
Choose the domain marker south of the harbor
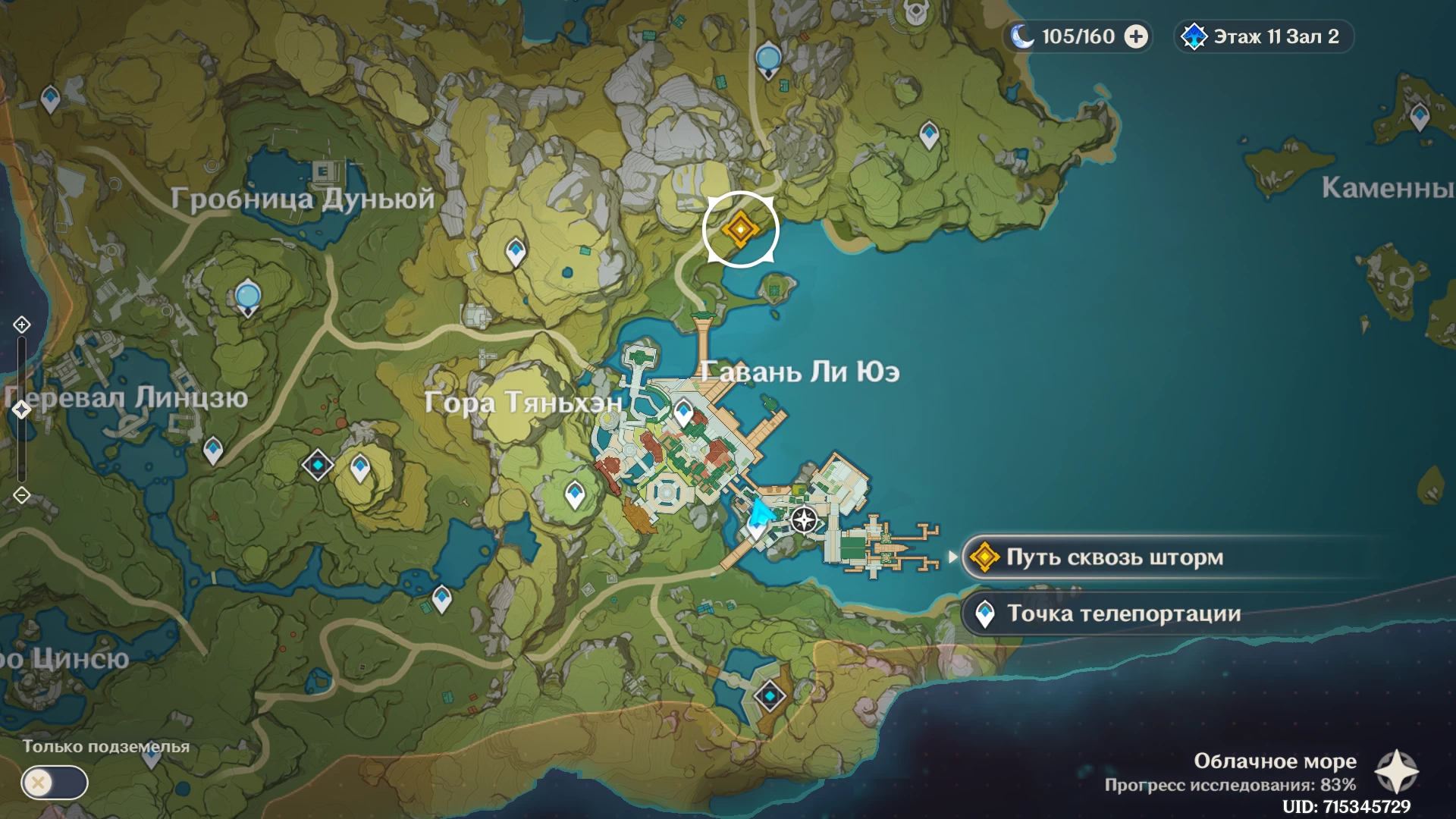point(770,695)
